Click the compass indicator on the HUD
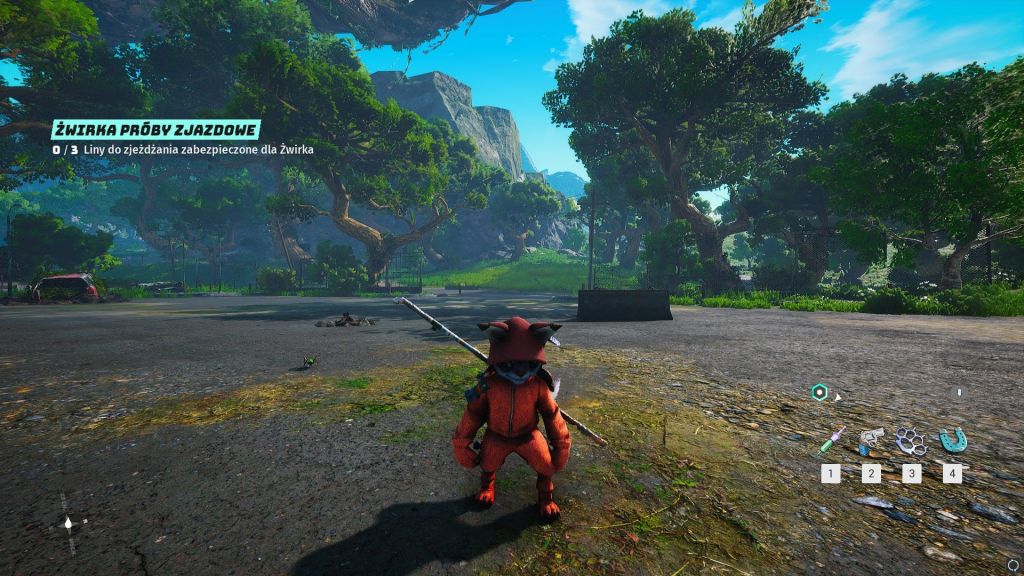1024x576 pixels. [x=68, y=521]
